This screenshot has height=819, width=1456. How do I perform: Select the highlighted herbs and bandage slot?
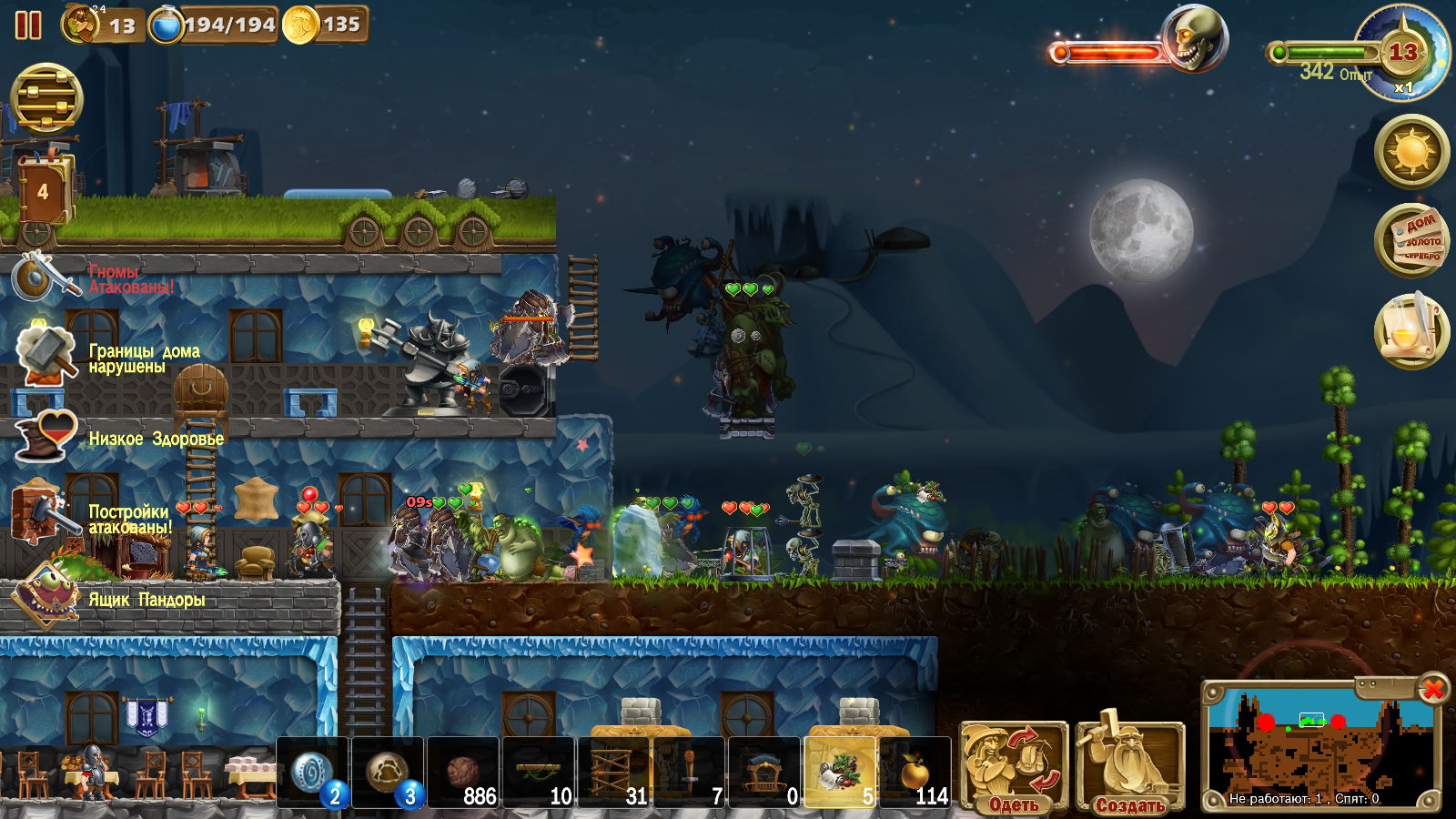[840, 773]
